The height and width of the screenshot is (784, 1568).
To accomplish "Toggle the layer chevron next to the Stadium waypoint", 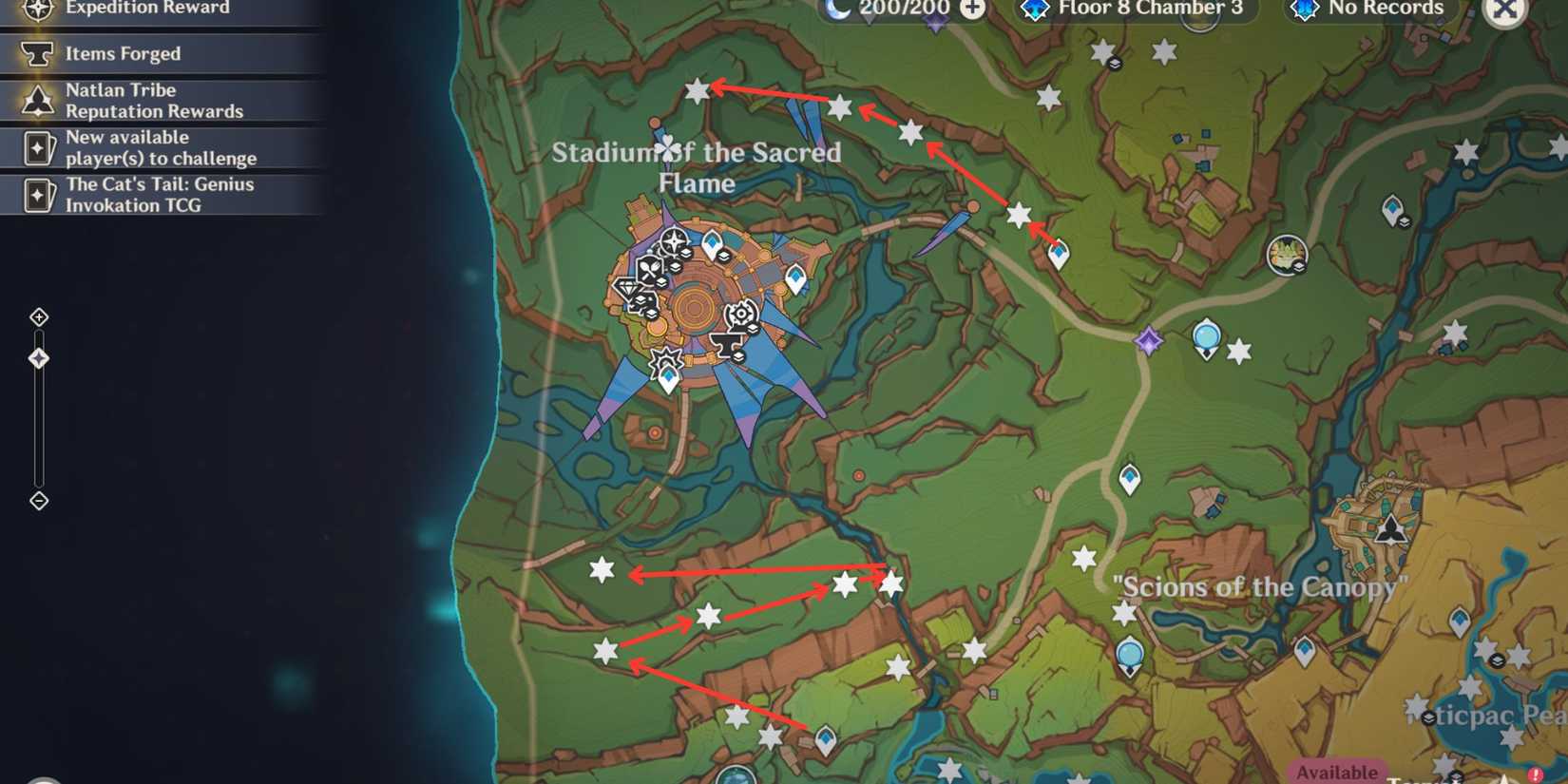I will pos(724,255).
